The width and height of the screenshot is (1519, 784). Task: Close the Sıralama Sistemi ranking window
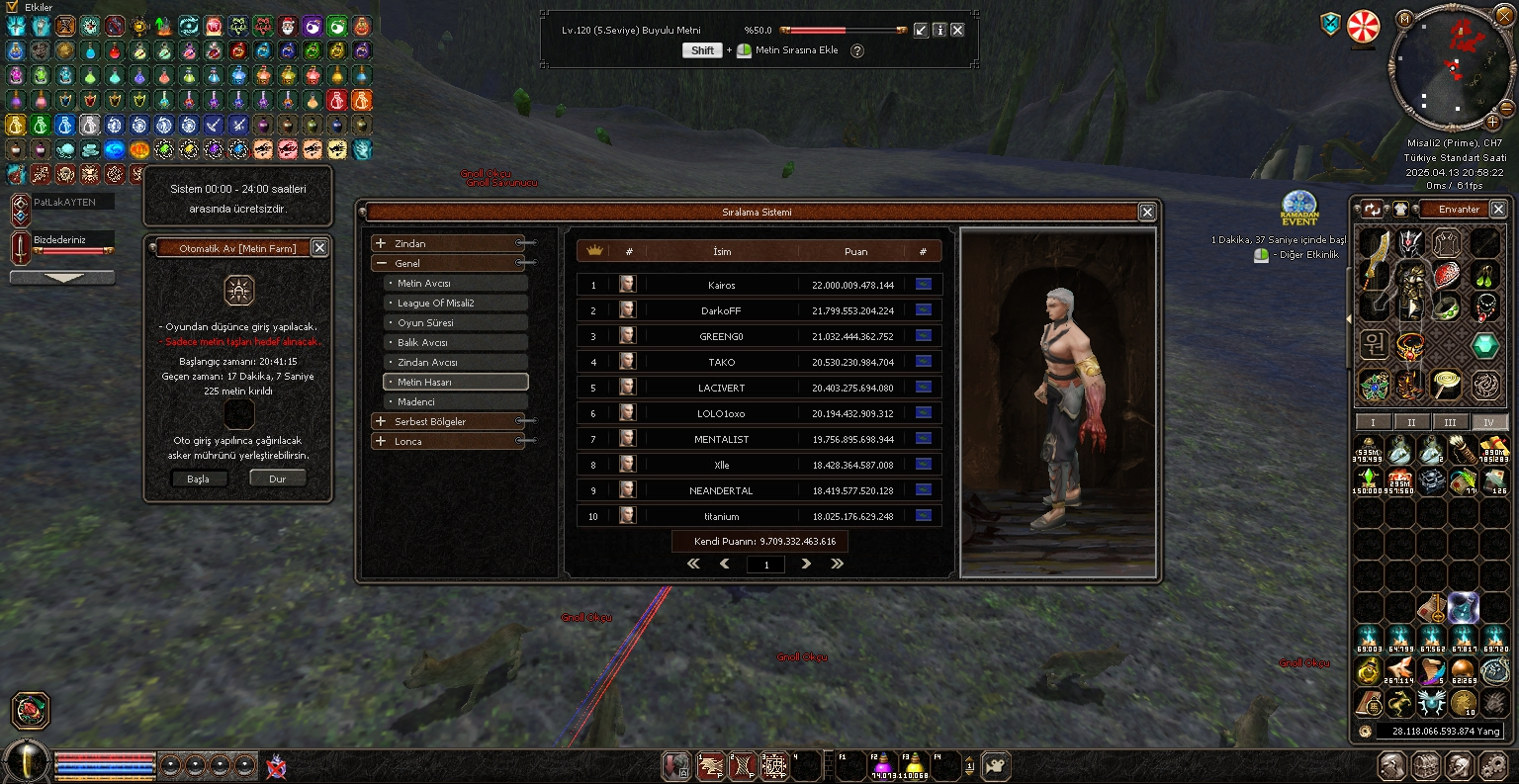click(x=1147, y=212)
